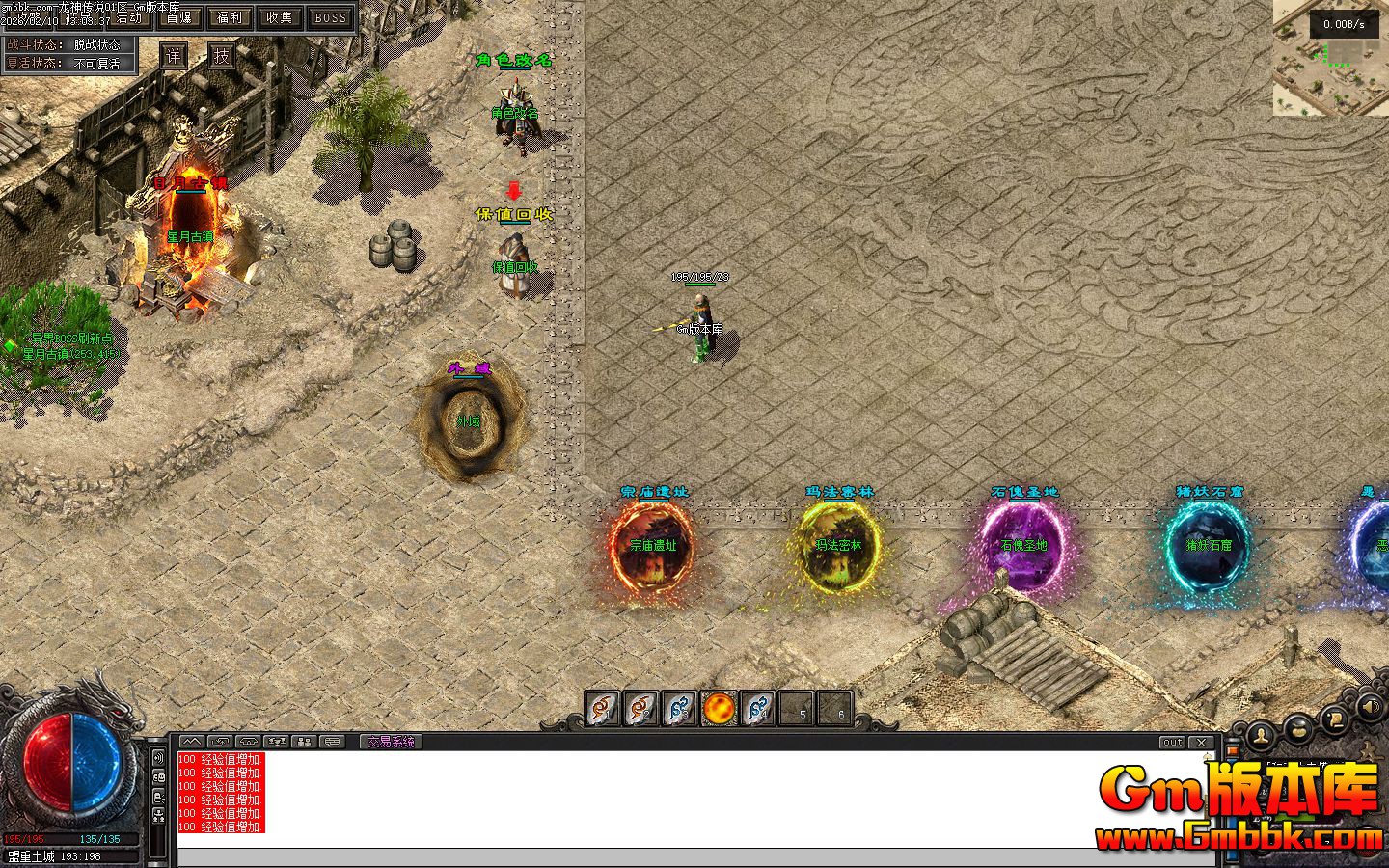Image resolution: width=1389 pixels, height=868 pixels.
Task: Activate the fireball skill in the hotbar
Action: click(719, 709)
